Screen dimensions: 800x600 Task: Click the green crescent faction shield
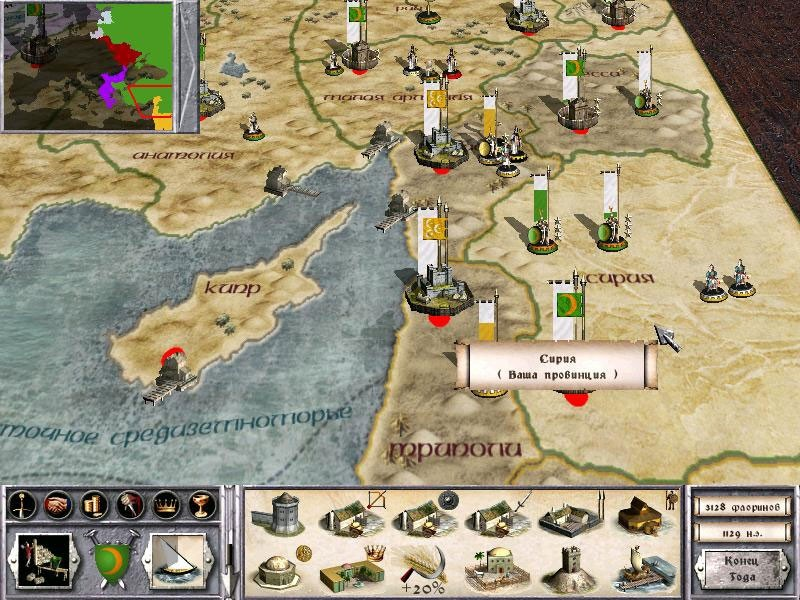[113, 557]
